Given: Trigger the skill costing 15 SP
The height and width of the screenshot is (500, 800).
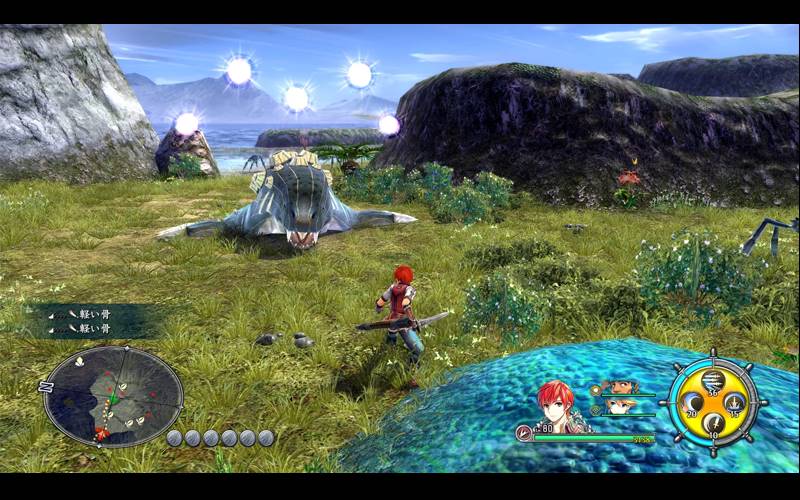Looking at the screenshot, I should pos(736,403).
